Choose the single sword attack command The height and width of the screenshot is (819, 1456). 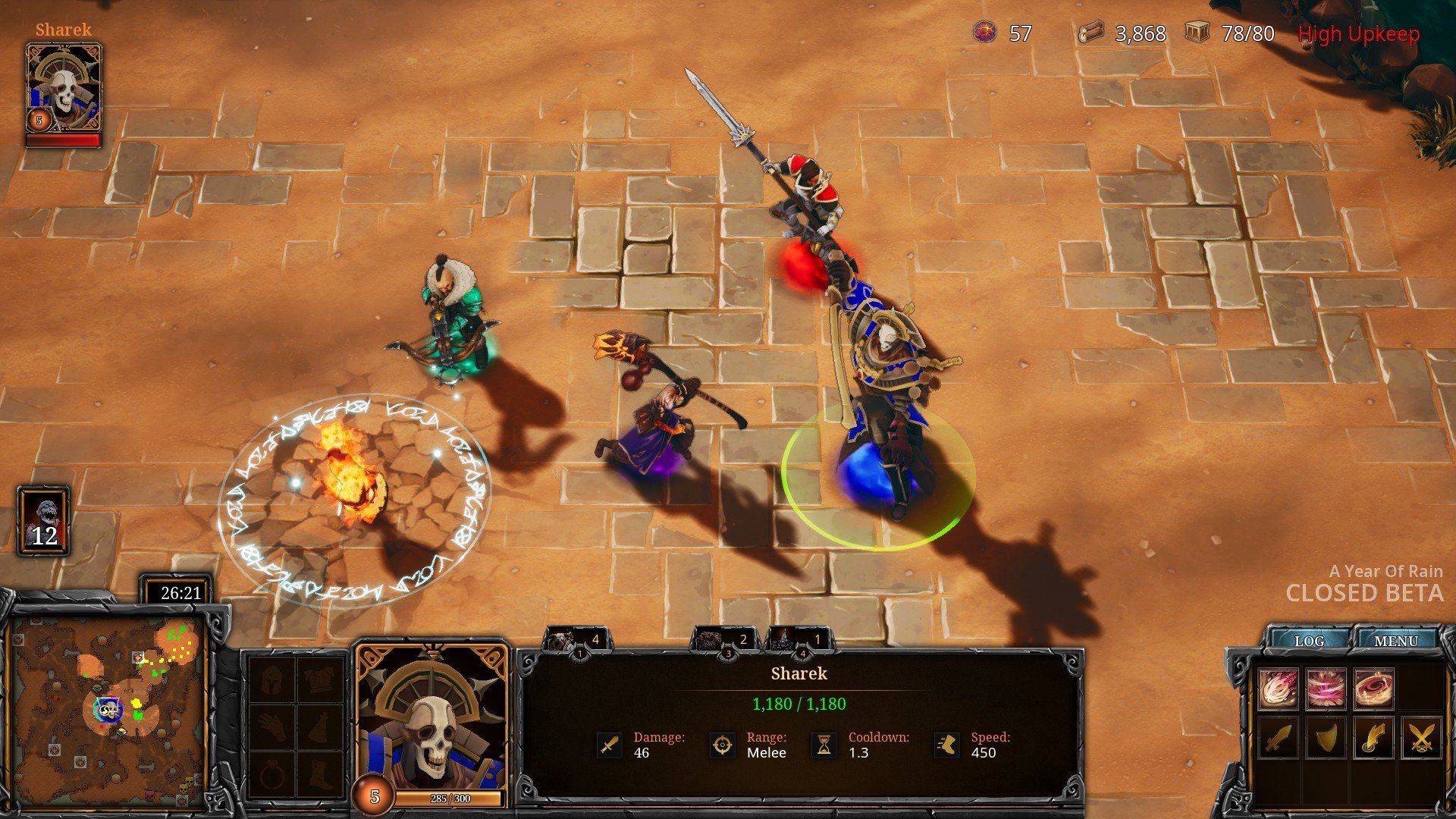click(1279, 737)
